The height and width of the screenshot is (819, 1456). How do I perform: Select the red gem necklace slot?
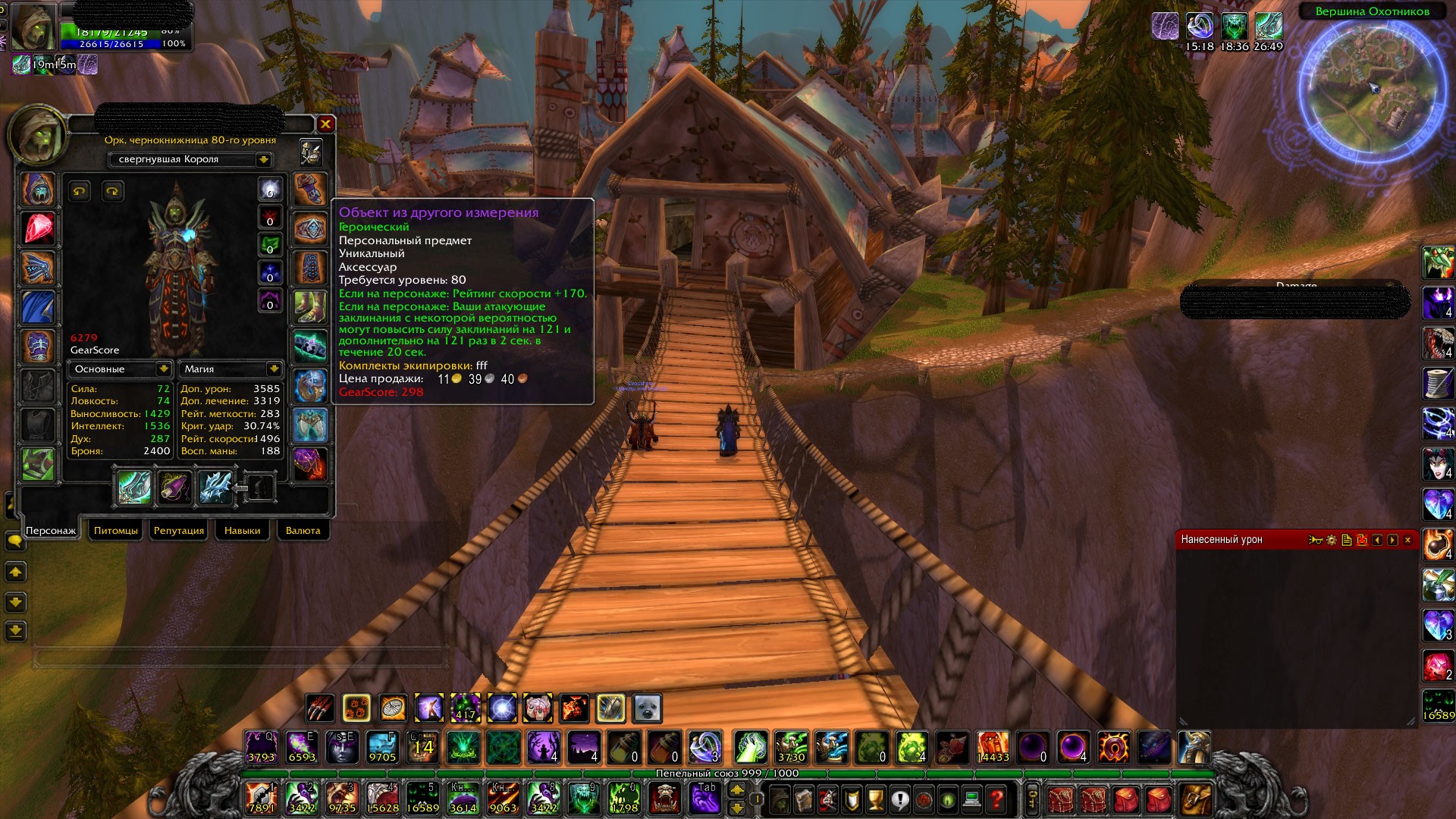[37, 228]
